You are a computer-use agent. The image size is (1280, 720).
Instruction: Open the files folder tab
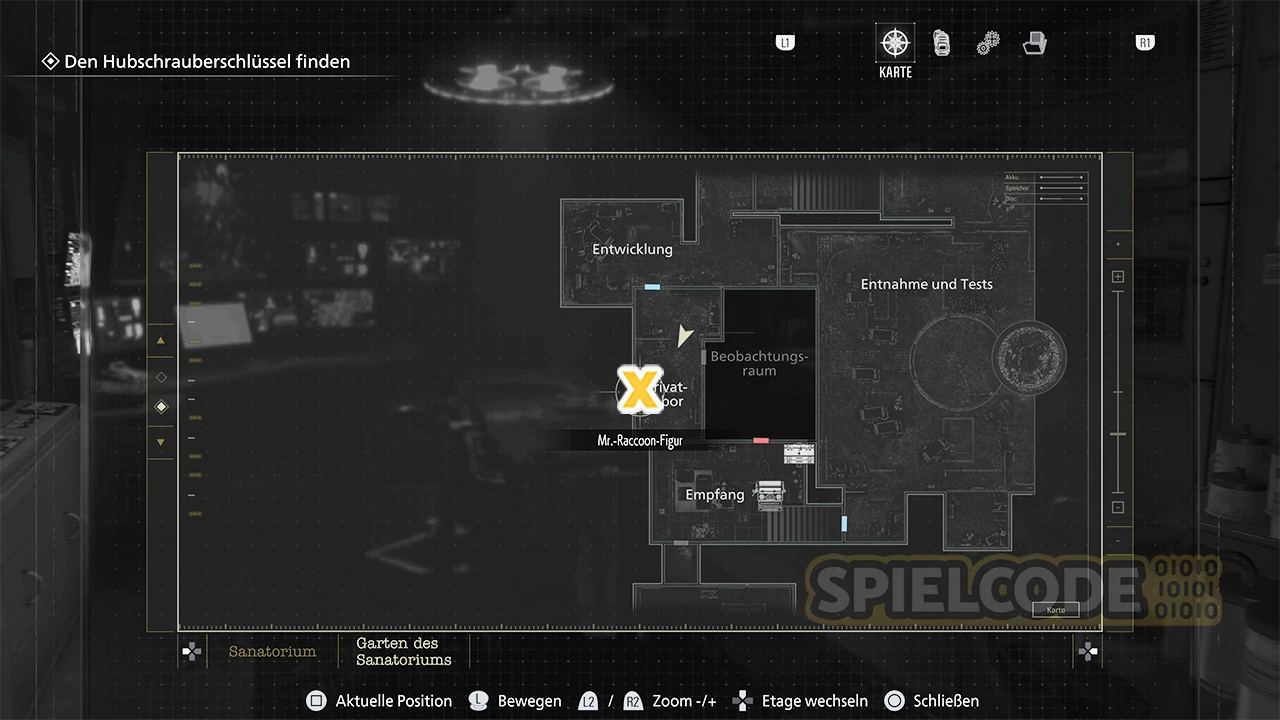[x=1035, y=43]
